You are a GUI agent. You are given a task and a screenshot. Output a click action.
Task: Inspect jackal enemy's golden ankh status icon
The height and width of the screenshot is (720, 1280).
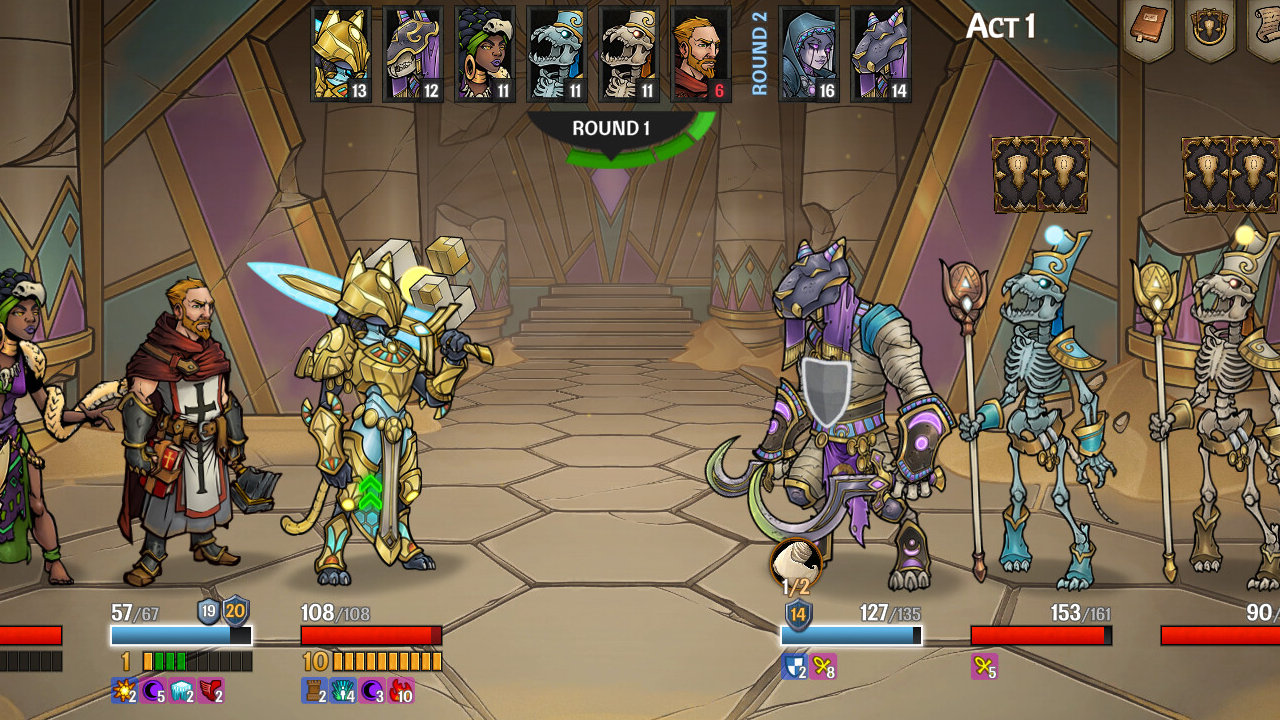click(823, 666)
